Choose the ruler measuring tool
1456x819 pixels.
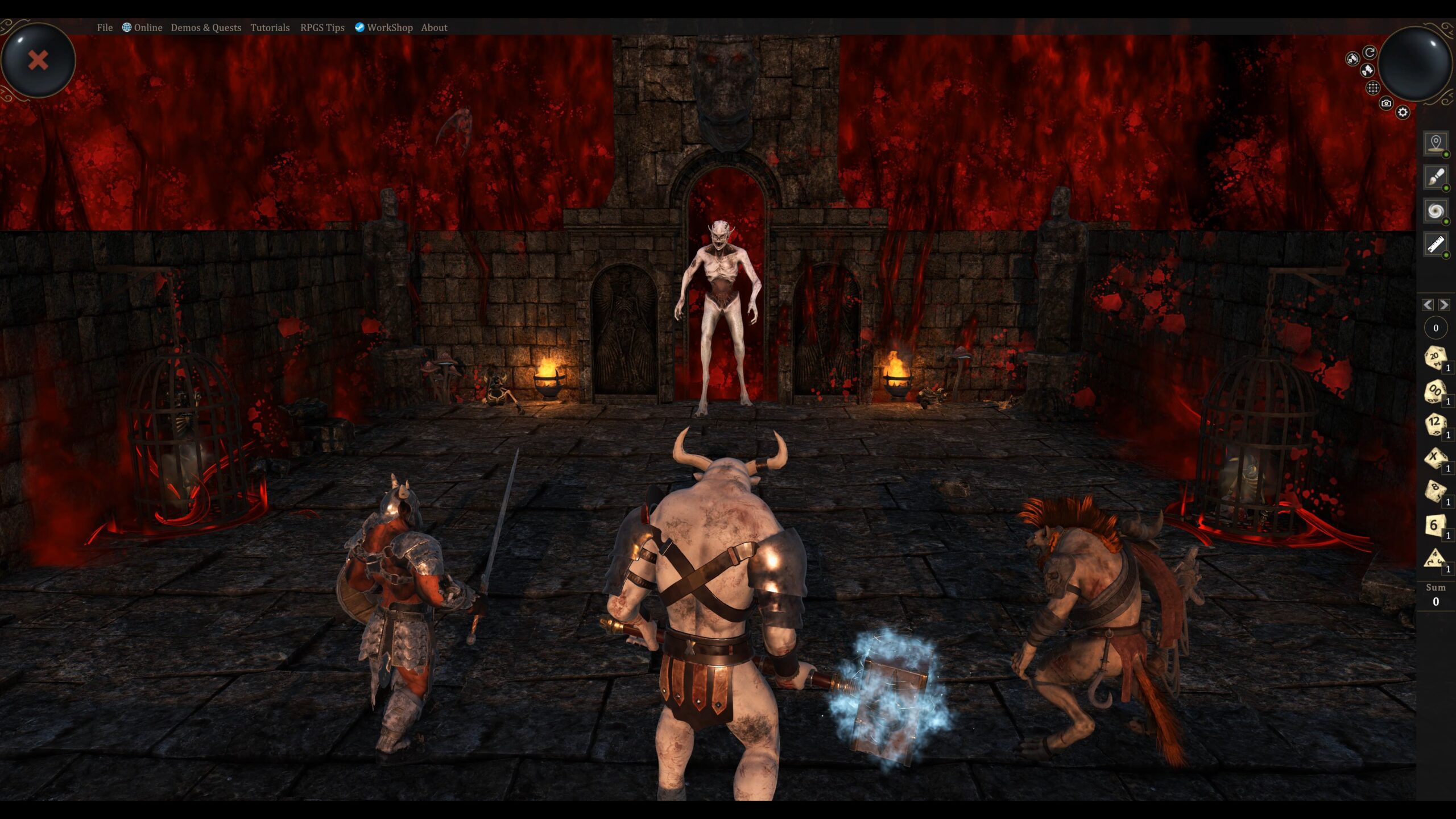click(1436, 245)
